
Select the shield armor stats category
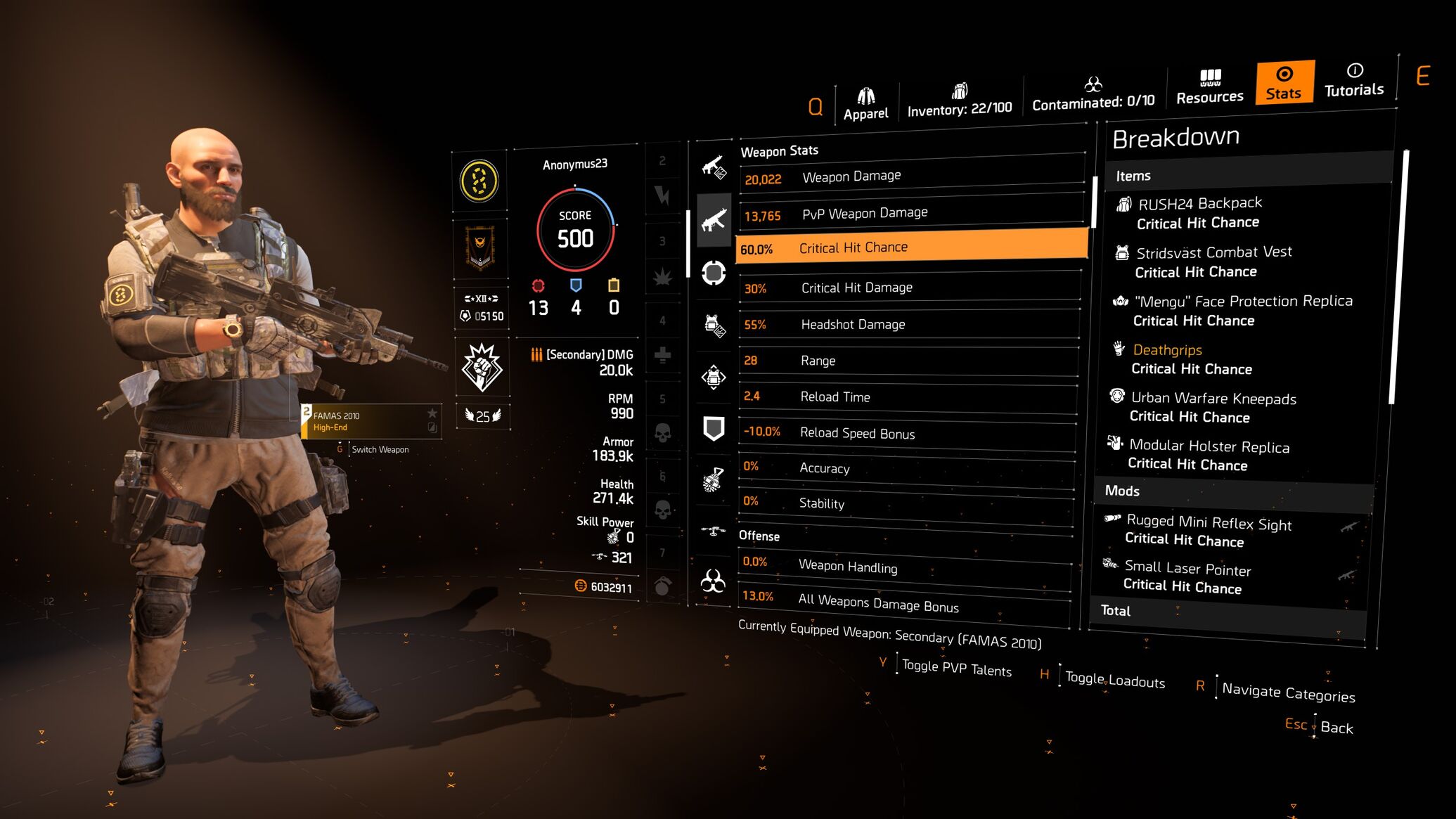click(x=714, y=427)
